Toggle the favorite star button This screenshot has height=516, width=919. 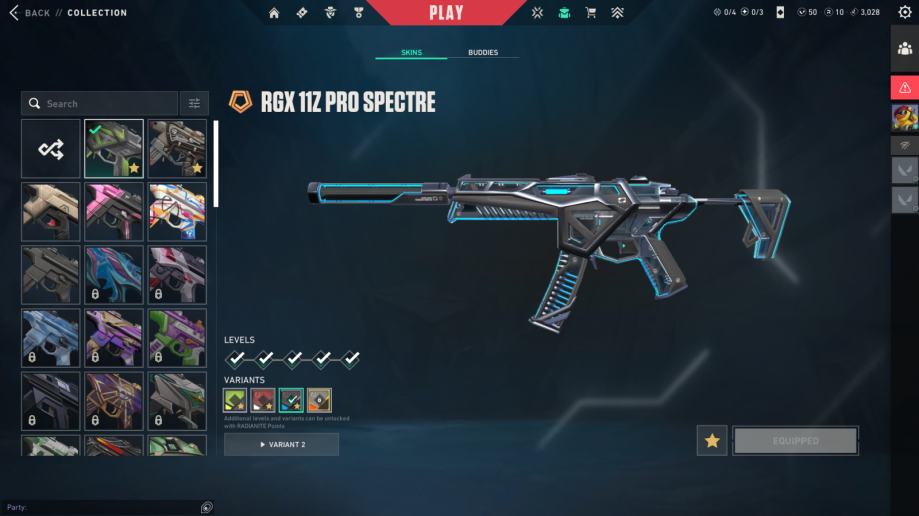[712, 440]
